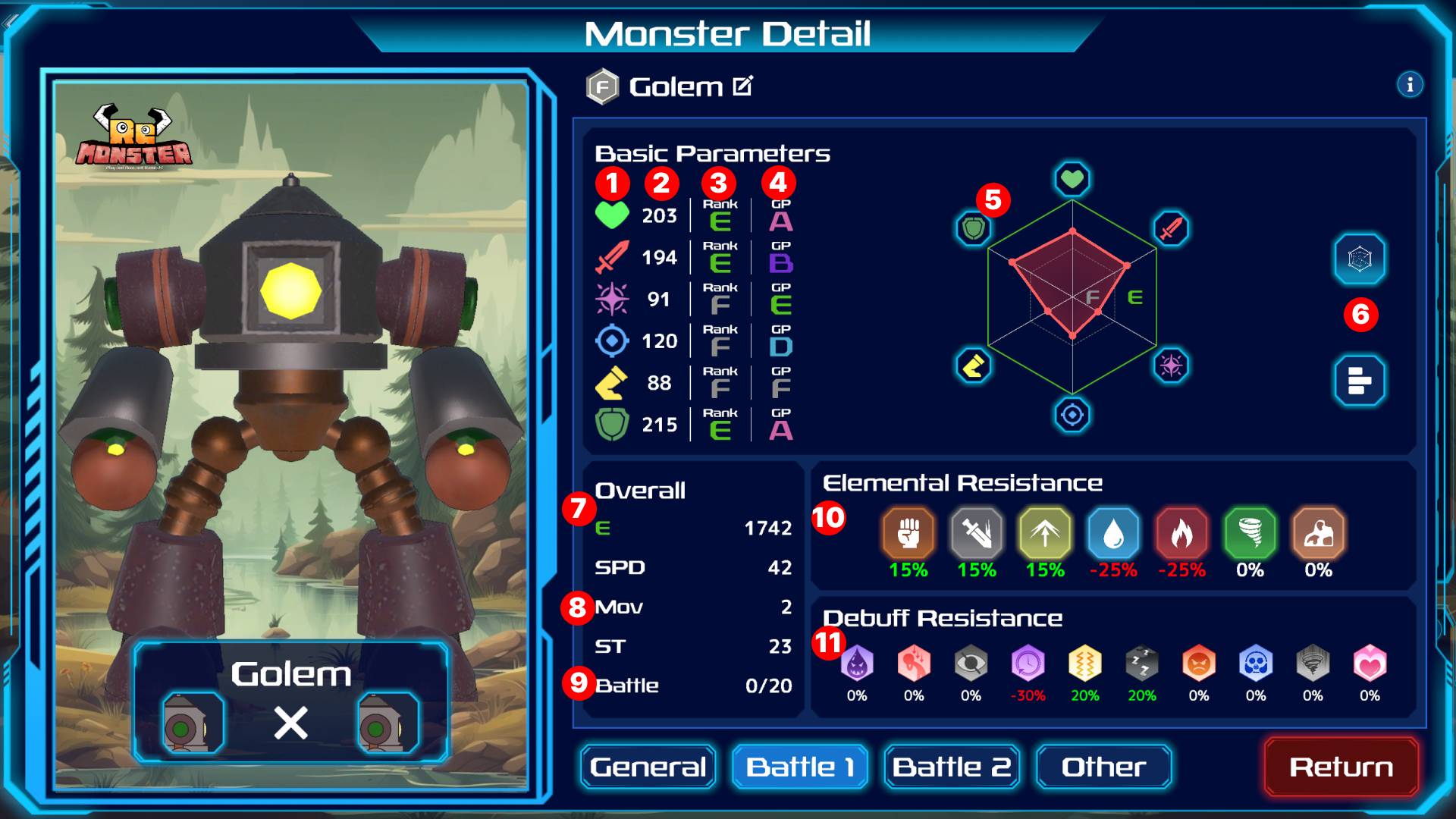Click the tornado wind resistance icon
Image resolution: width=1456 pixels, height=819 pixels.
click(x=1250, y=533)
